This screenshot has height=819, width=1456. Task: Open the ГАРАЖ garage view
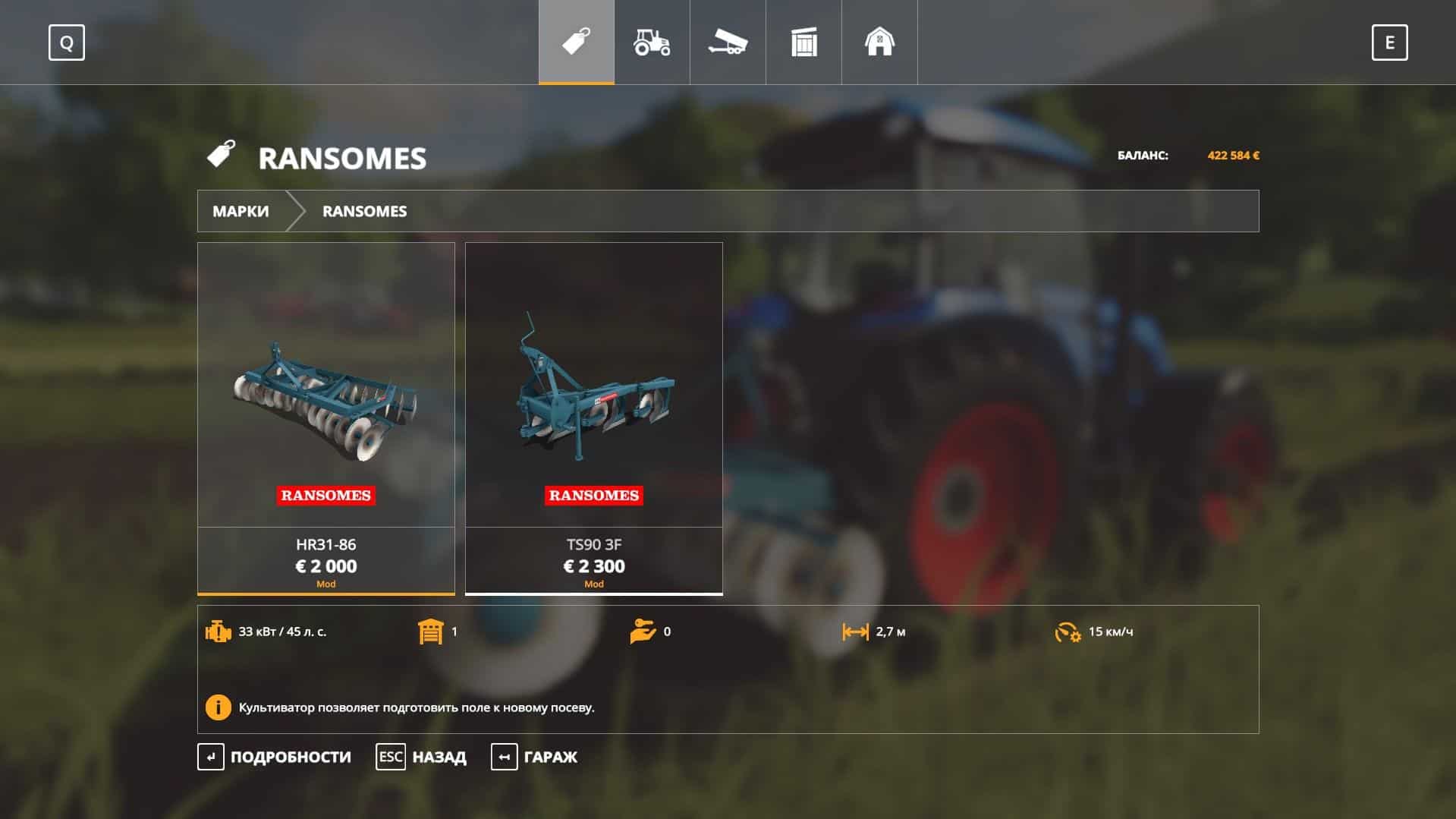tap(535, 757)
